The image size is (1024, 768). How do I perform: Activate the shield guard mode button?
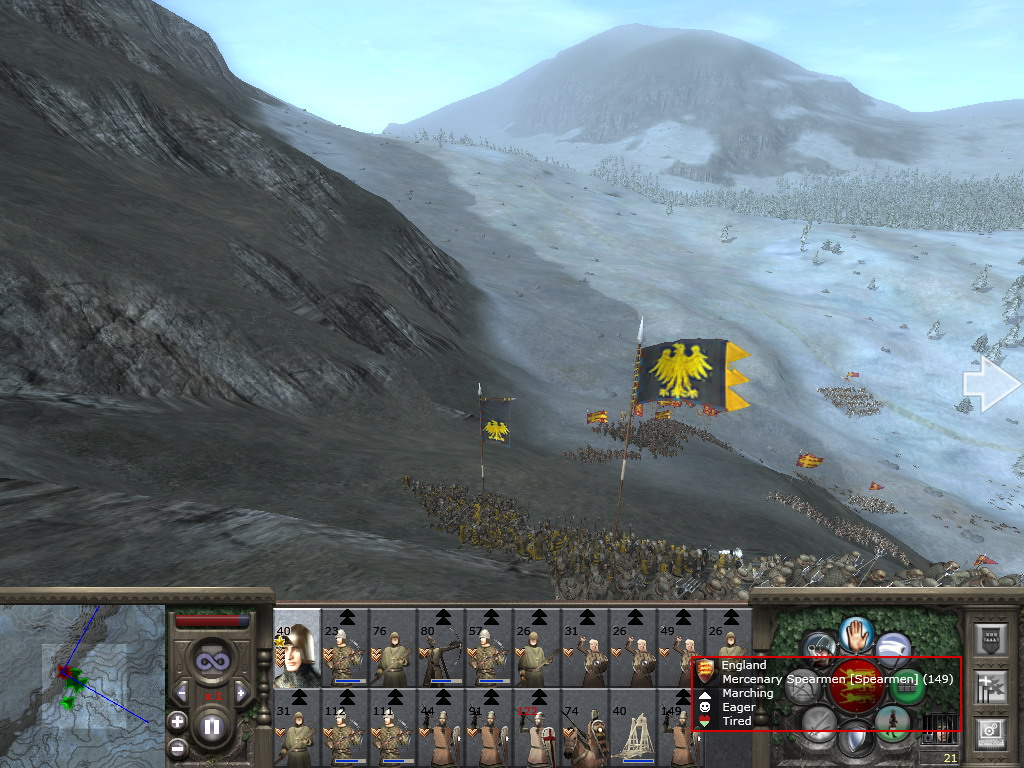(855, 741)
